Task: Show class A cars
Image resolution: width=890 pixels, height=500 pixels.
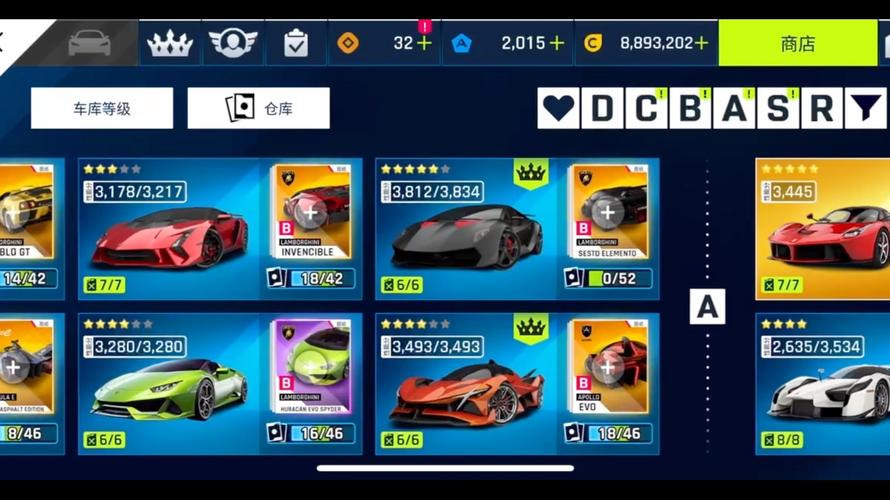Action: coord(735,108)
